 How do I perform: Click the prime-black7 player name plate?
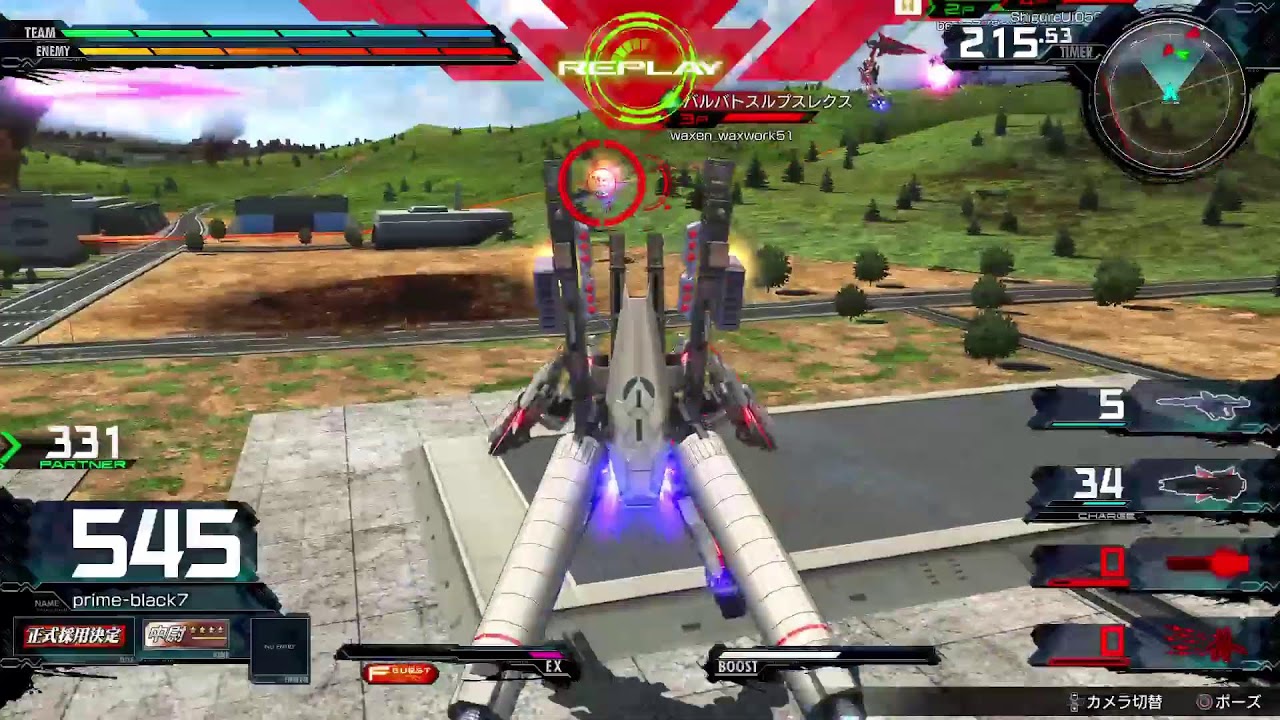130,600
